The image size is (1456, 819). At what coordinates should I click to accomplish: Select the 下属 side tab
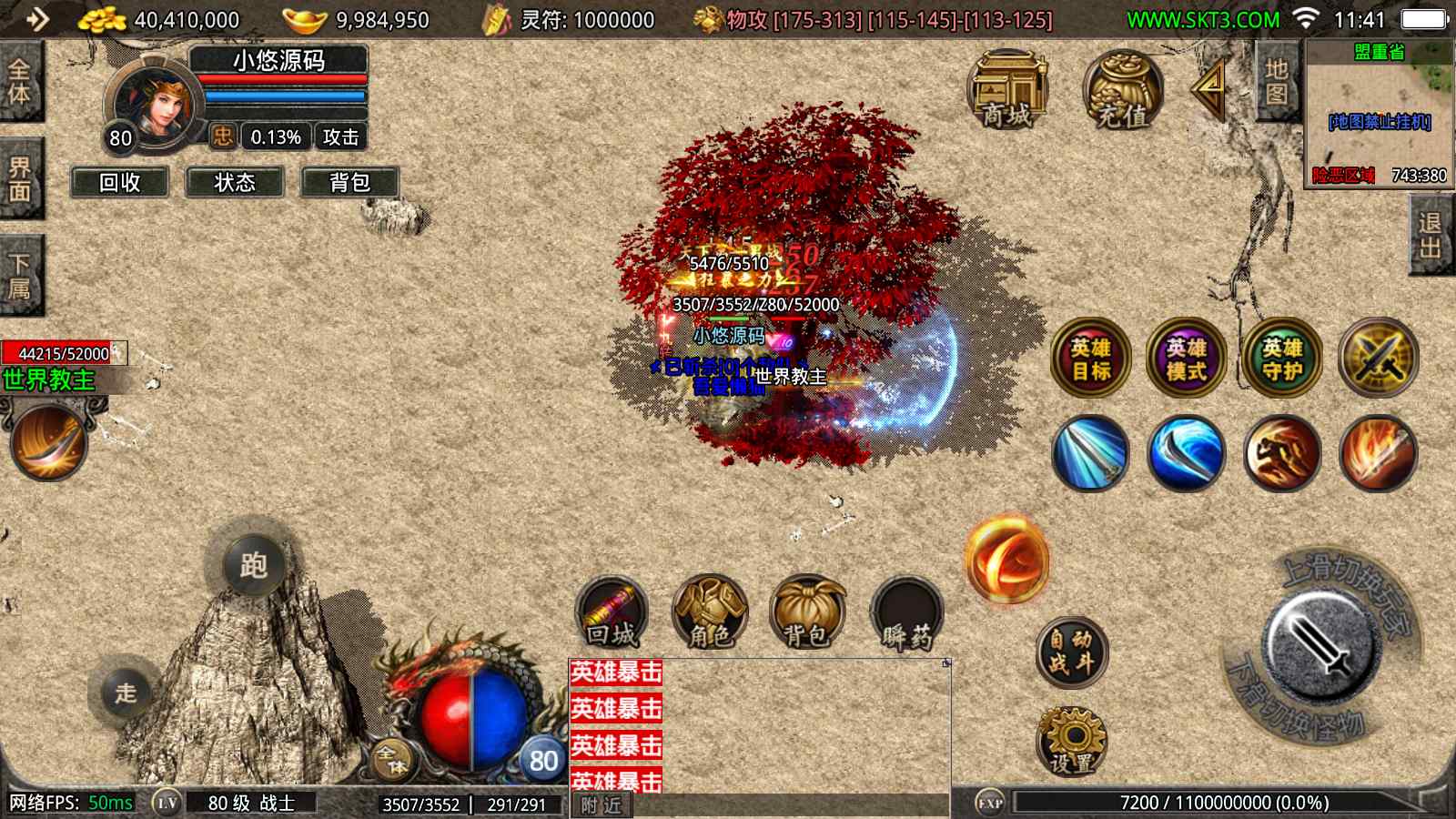click(x=19, y=276)
